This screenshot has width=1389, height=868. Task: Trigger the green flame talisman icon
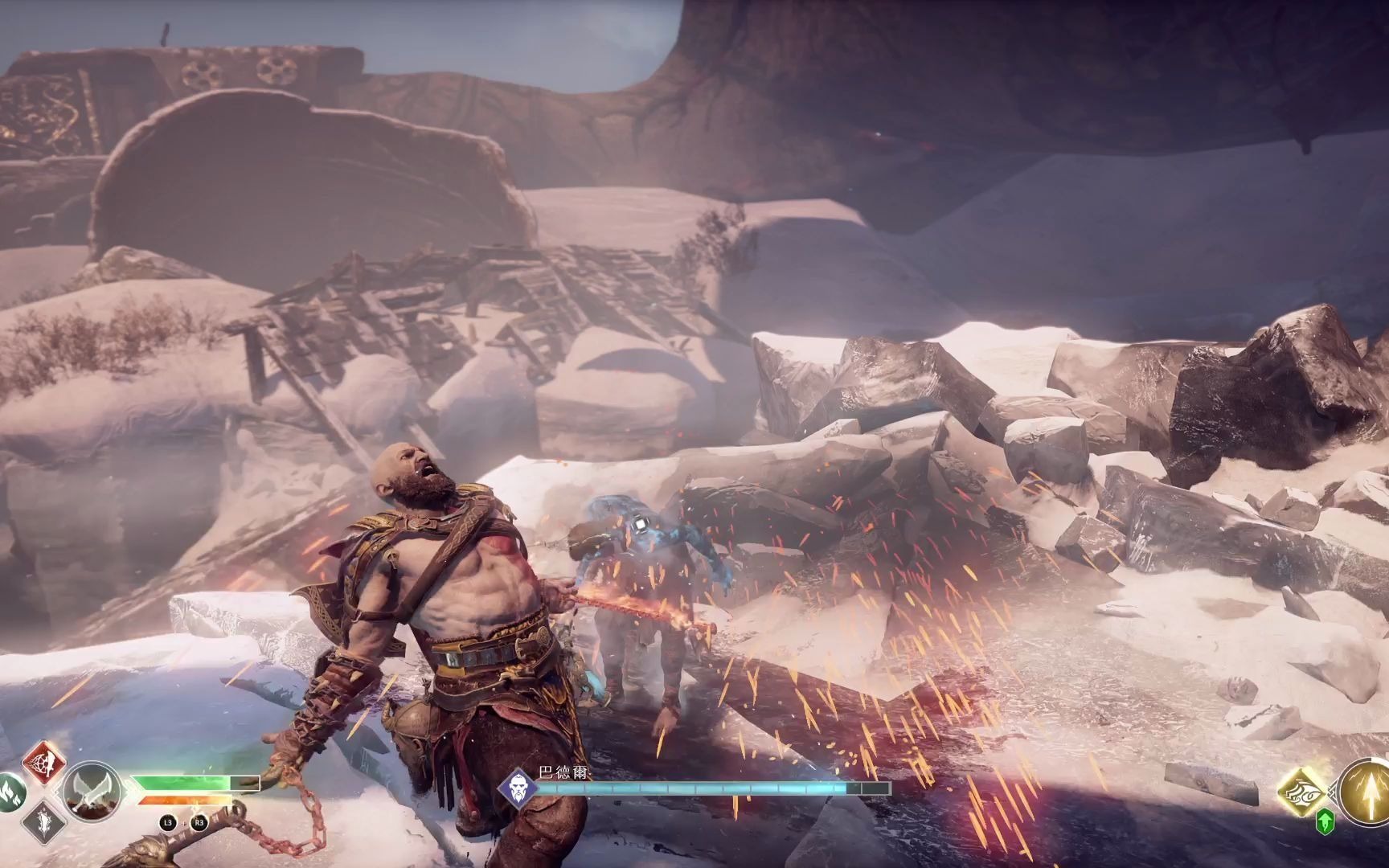(11, 792)
